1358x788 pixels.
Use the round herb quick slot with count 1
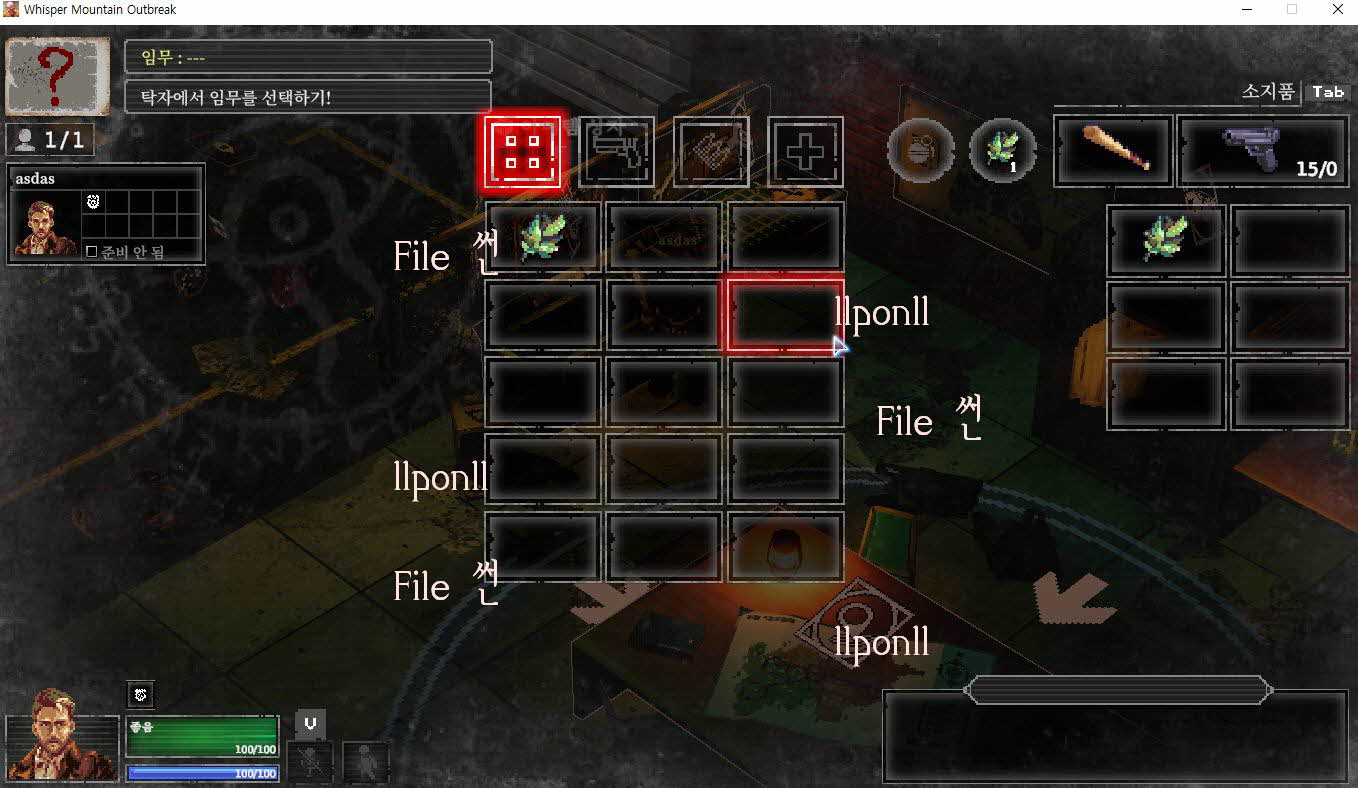tap(1002, 152)
